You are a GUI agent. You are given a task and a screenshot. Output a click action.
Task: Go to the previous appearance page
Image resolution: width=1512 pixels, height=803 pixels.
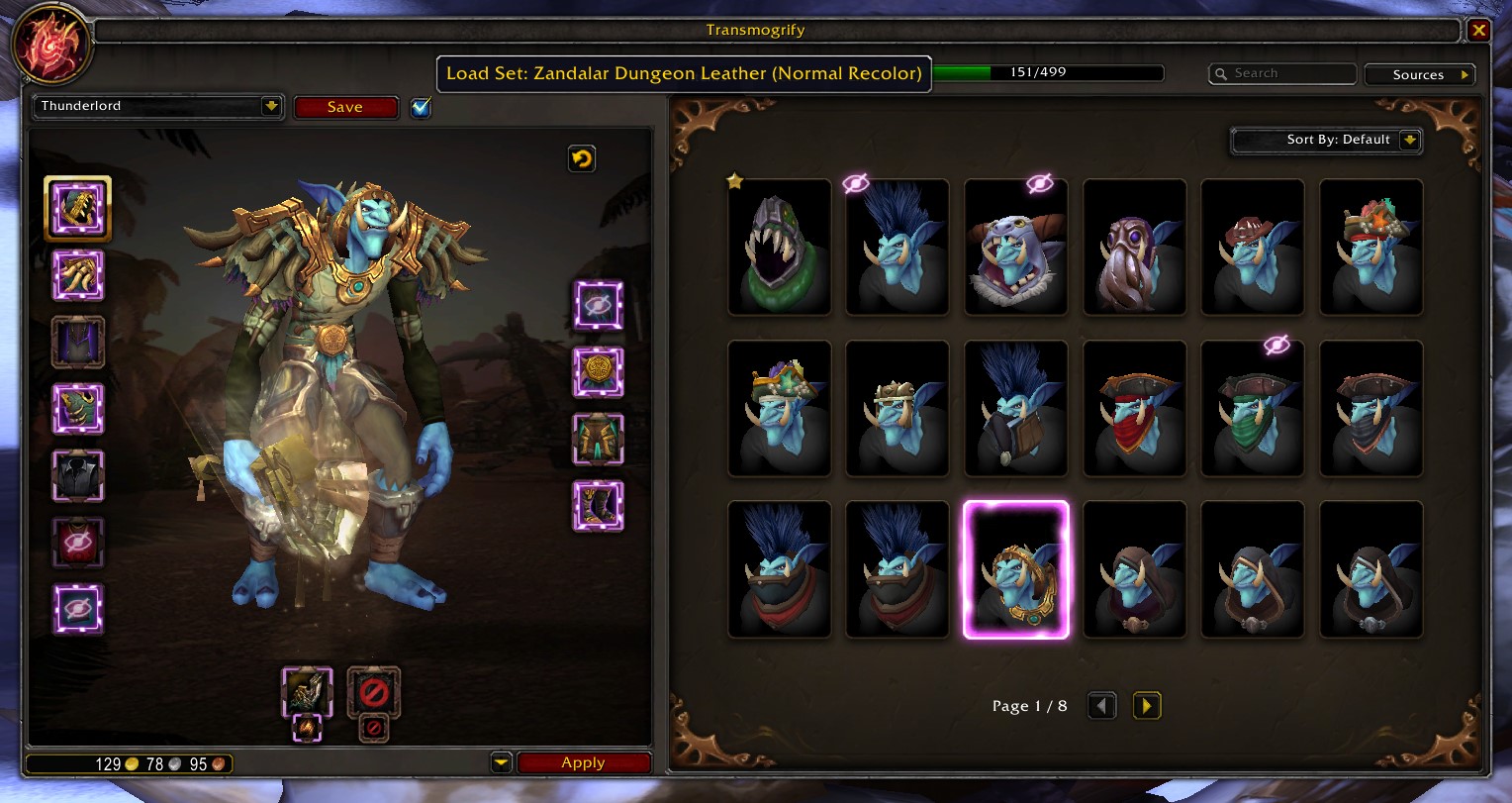pos(1101,706)
